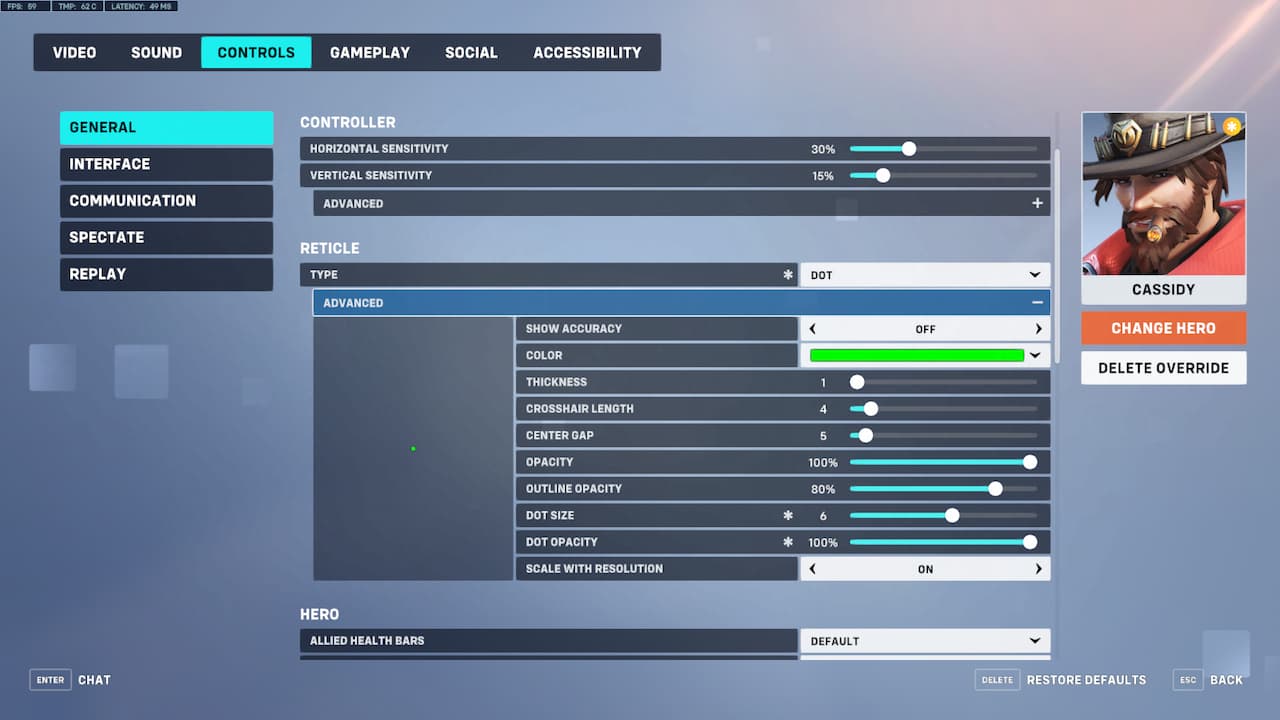The width and height of the screenshot is (1280, 720).
Task: Click the ENTER key icon beside Chat
Action: [x=50, y=679]
